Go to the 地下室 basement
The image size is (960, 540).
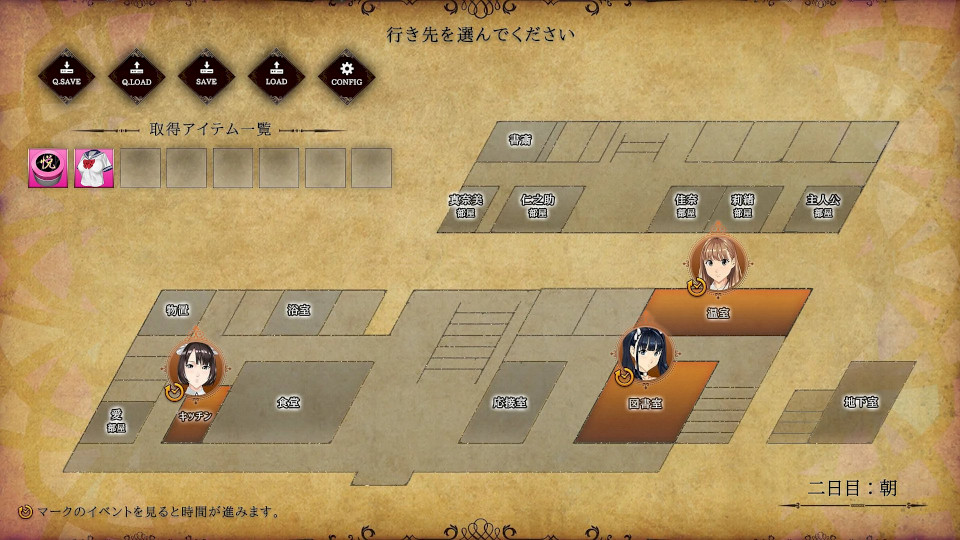point(860,401)
